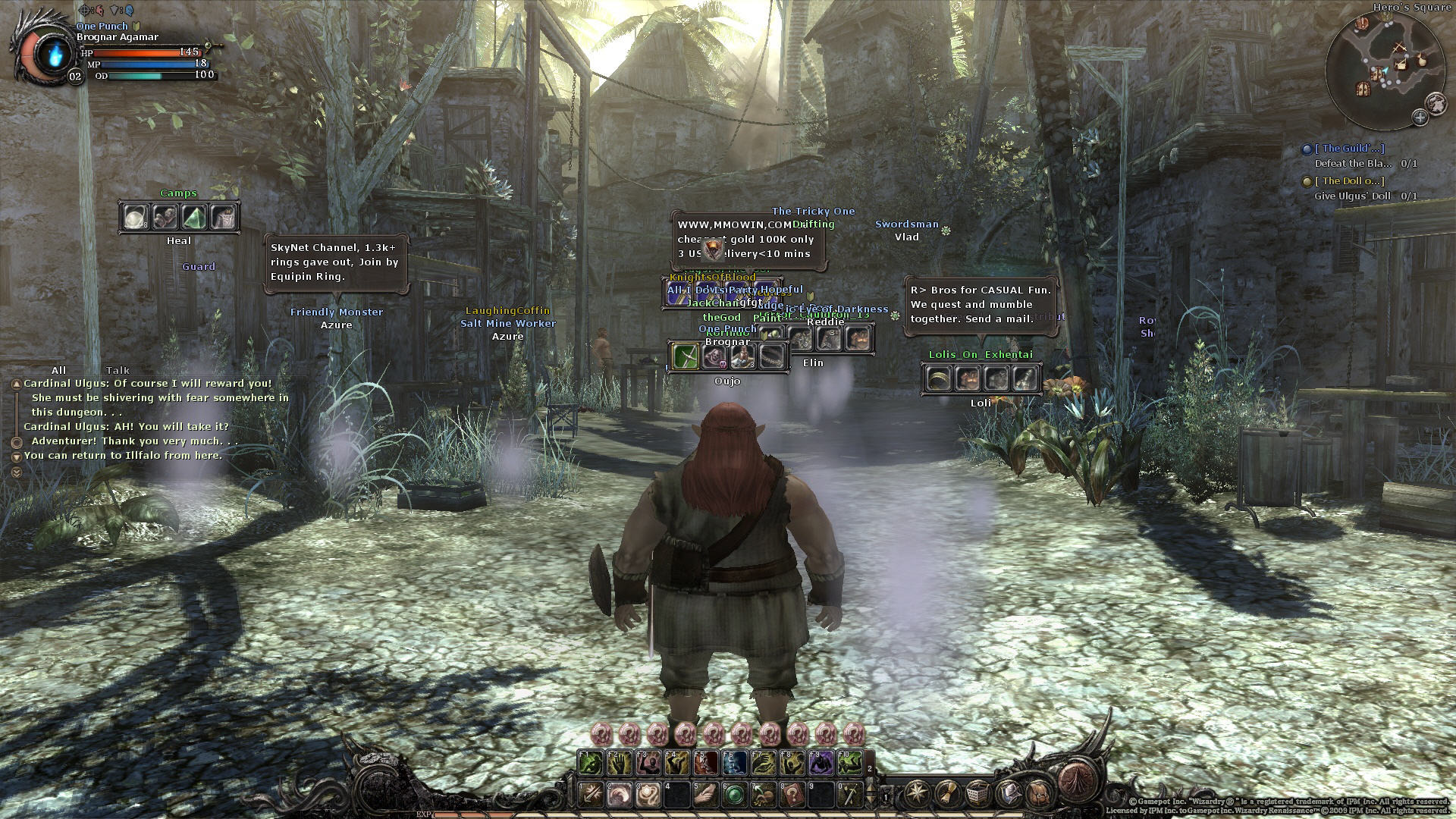Activate the crossed-blades skill in slot 1
The height and width of the screenshot is (819, 1456).
coord(590,795)
